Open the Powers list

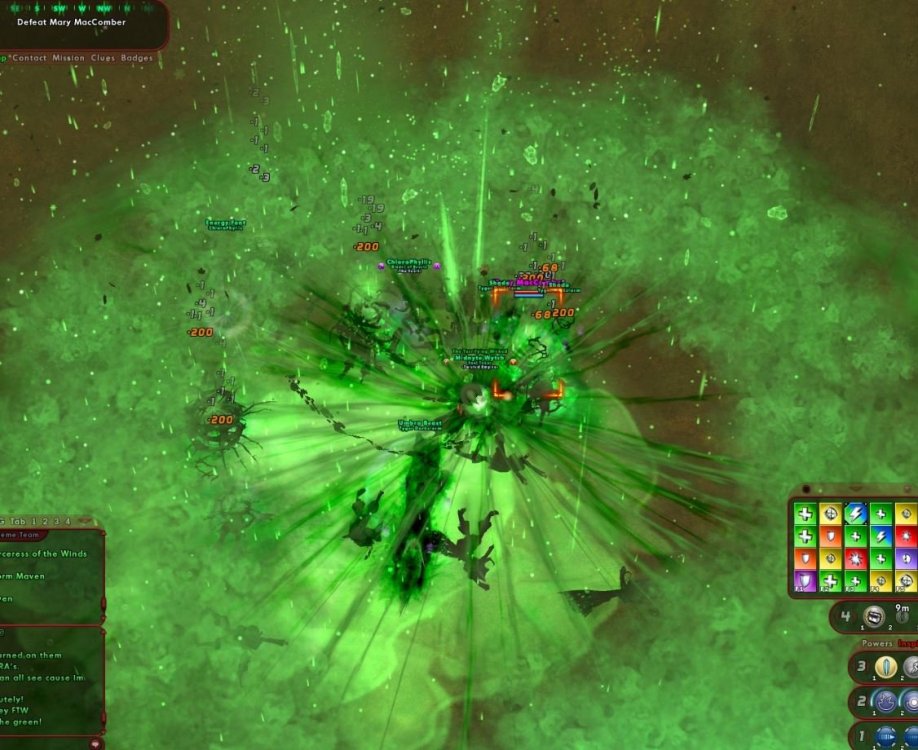pos(877,644)
